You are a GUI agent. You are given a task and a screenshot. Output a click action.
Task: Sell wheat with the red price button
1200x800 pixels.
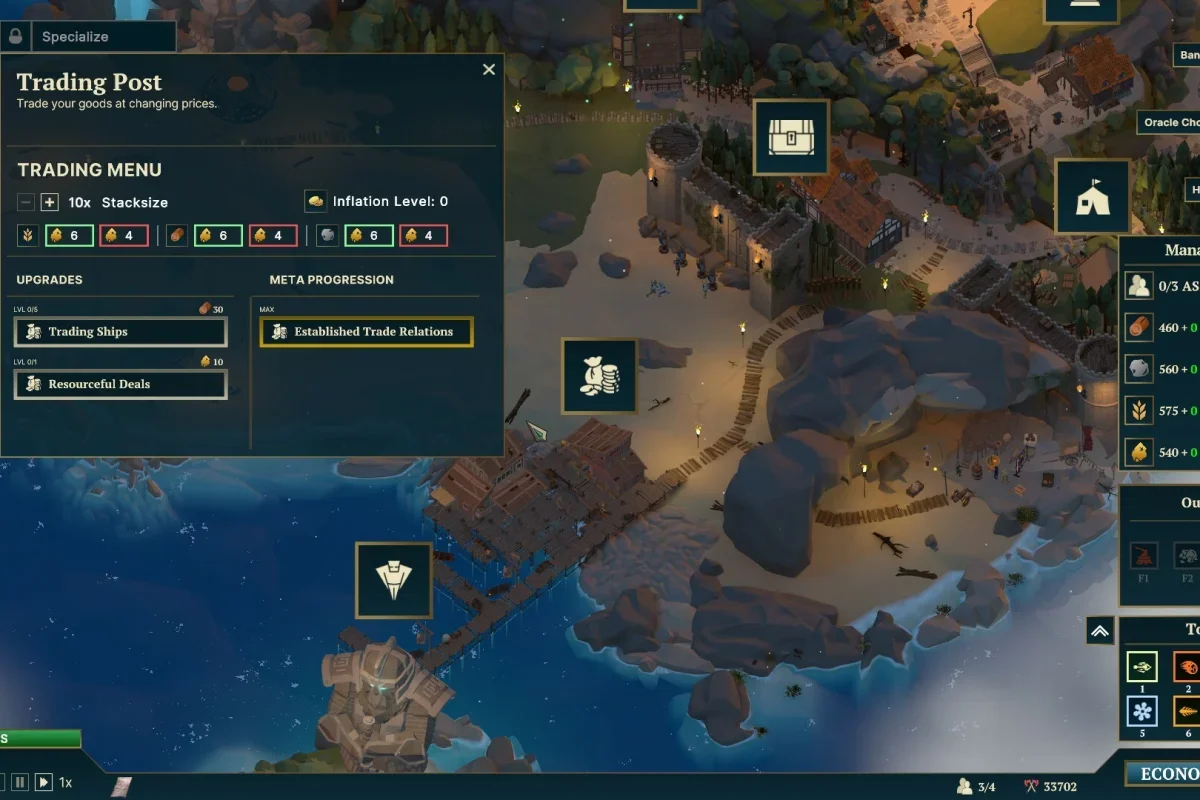[124, 236]
